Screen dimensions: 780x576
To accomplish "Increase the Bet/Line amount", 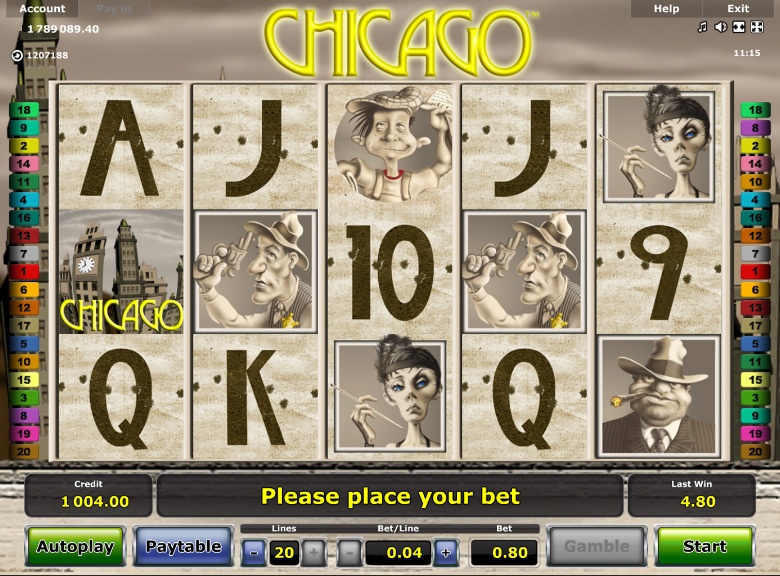I will [446, 552].
